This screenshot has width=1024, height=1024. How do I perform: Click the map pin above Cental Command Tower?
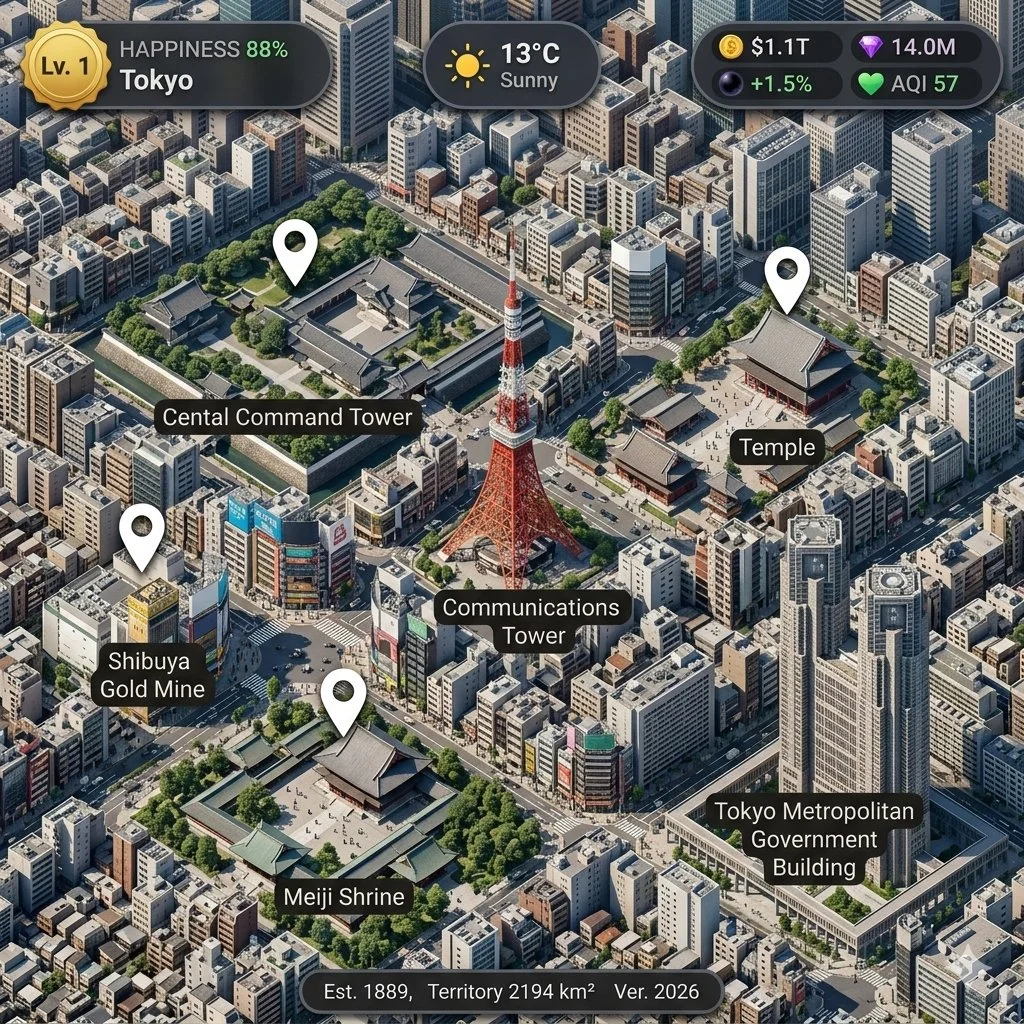(295, 249)
